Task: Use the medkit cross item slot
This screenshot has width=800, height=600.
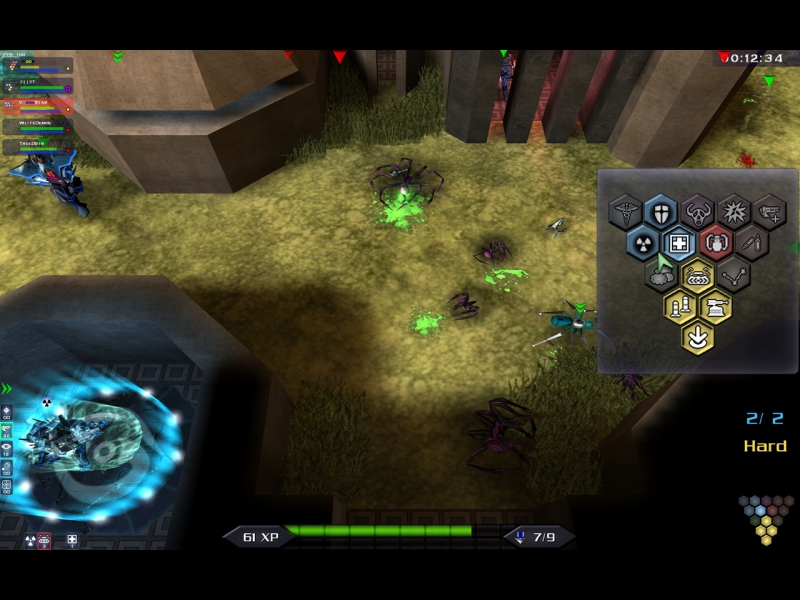Action: [x=72, y=541]
